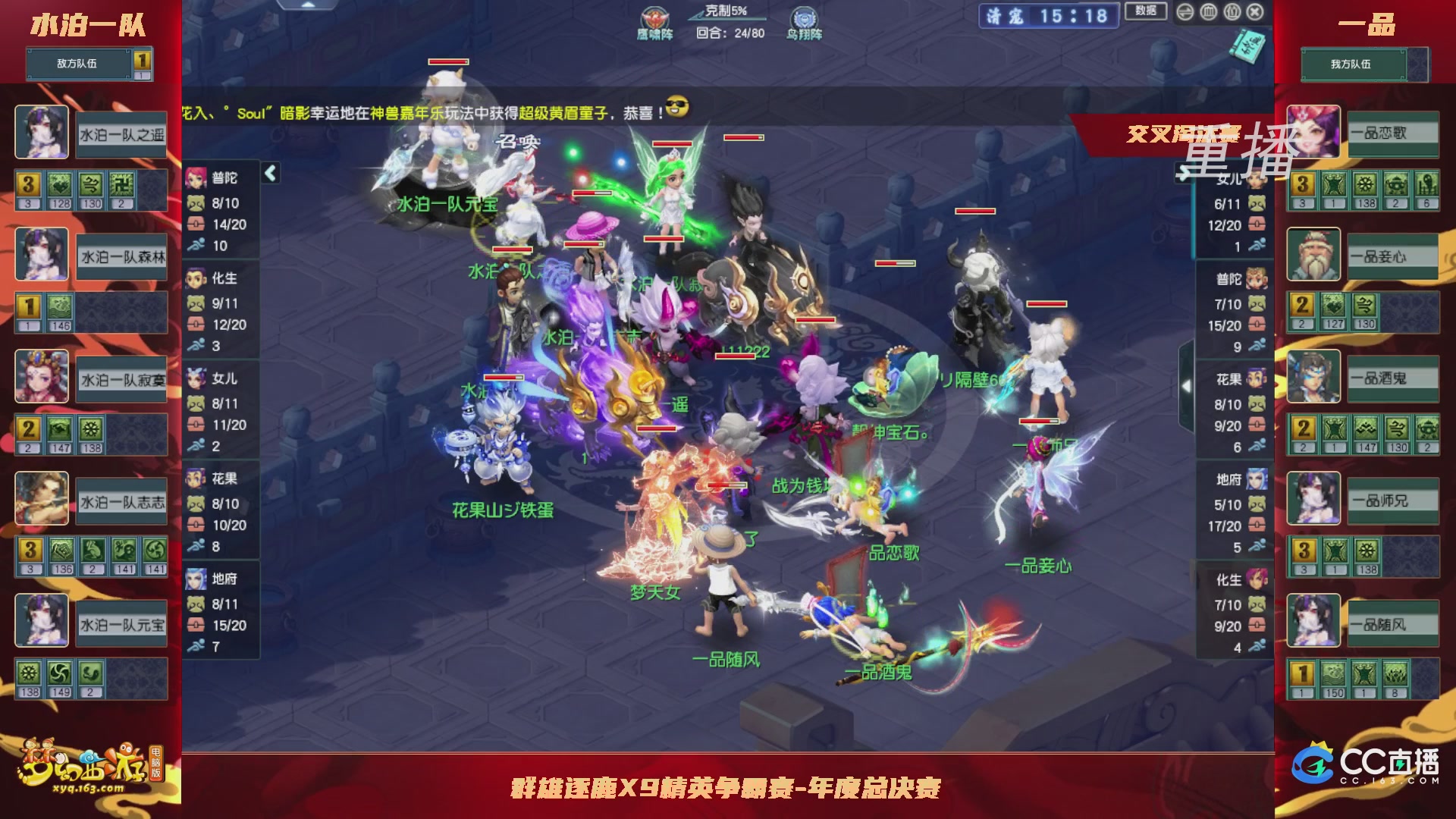Select the 鹰啸阵 formation icon
Viewport: 1456px width, 819px height.
tap(655, 17)
